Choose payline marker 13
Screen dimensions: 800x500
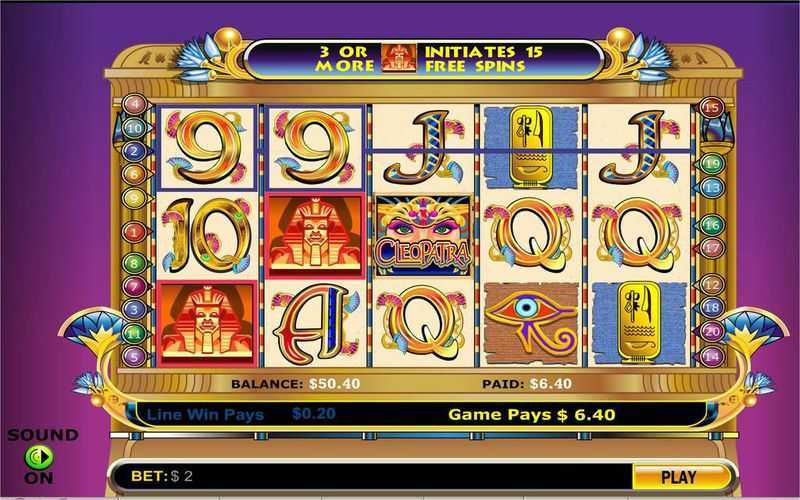point(711,187)
